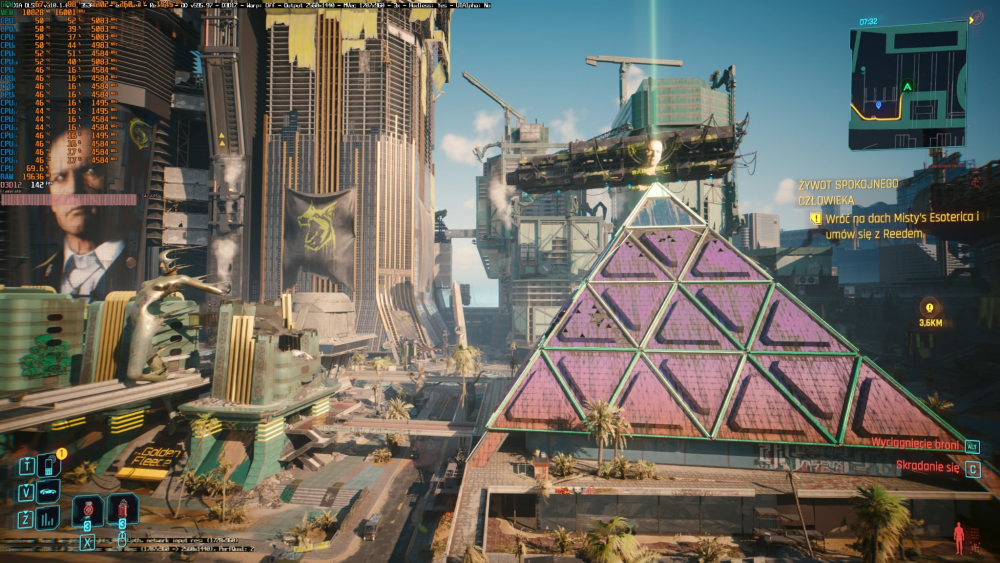
Task: Select the quest objective about Misty's Esoterica
Action: (901, 224)
